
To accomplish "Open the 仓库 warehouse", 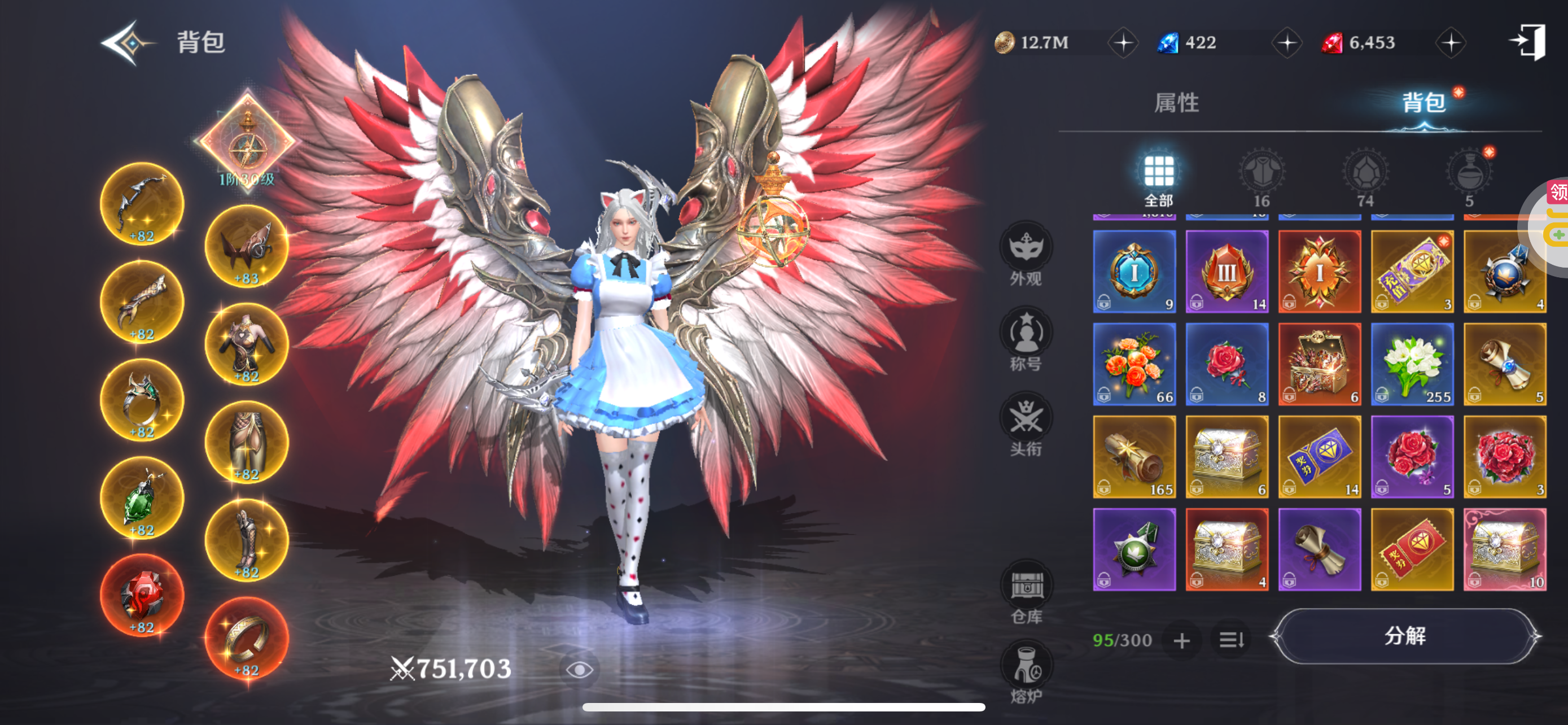I will coord(1027,592).
